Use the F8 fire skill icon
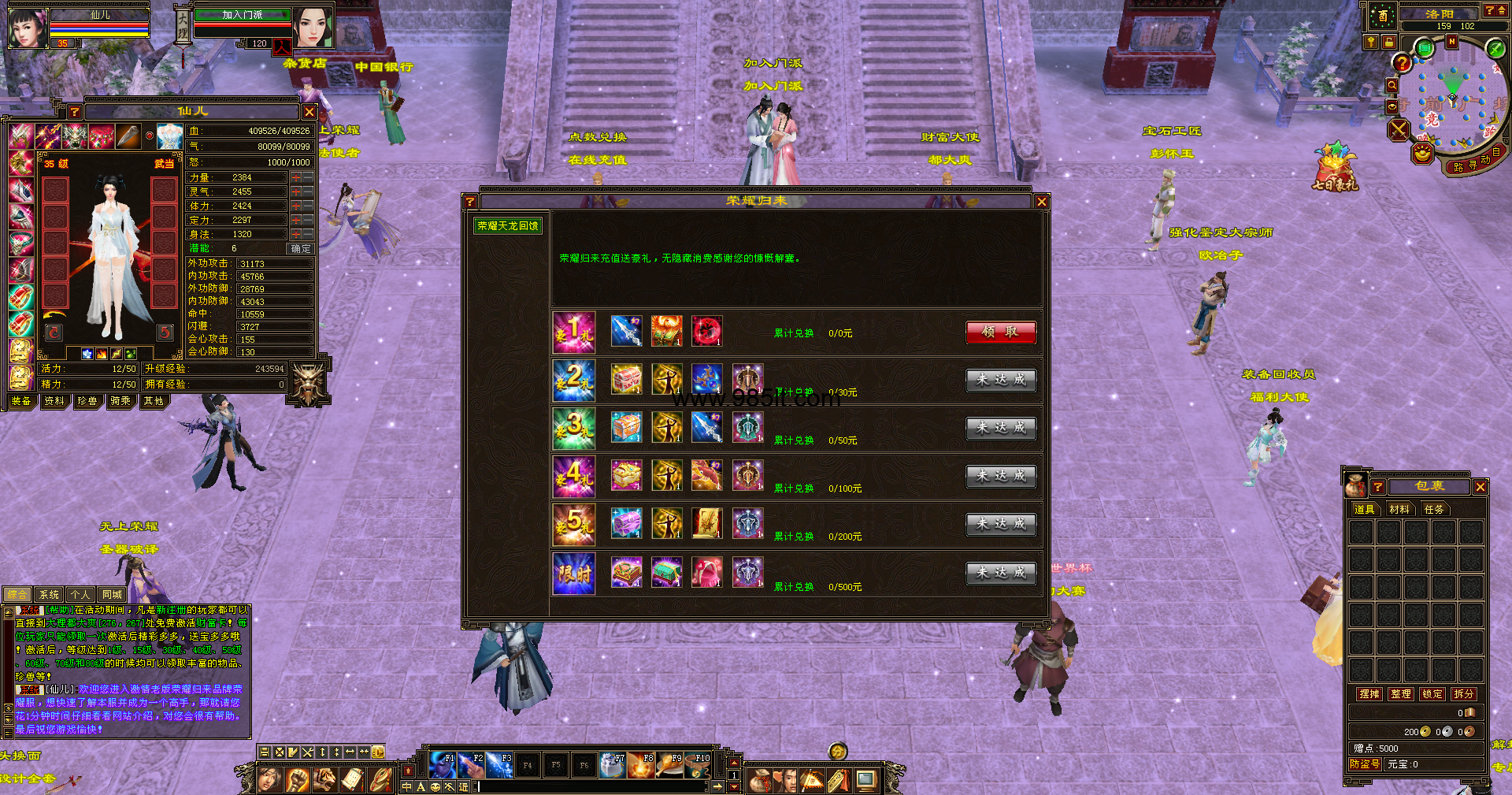 tap(641, 765)
